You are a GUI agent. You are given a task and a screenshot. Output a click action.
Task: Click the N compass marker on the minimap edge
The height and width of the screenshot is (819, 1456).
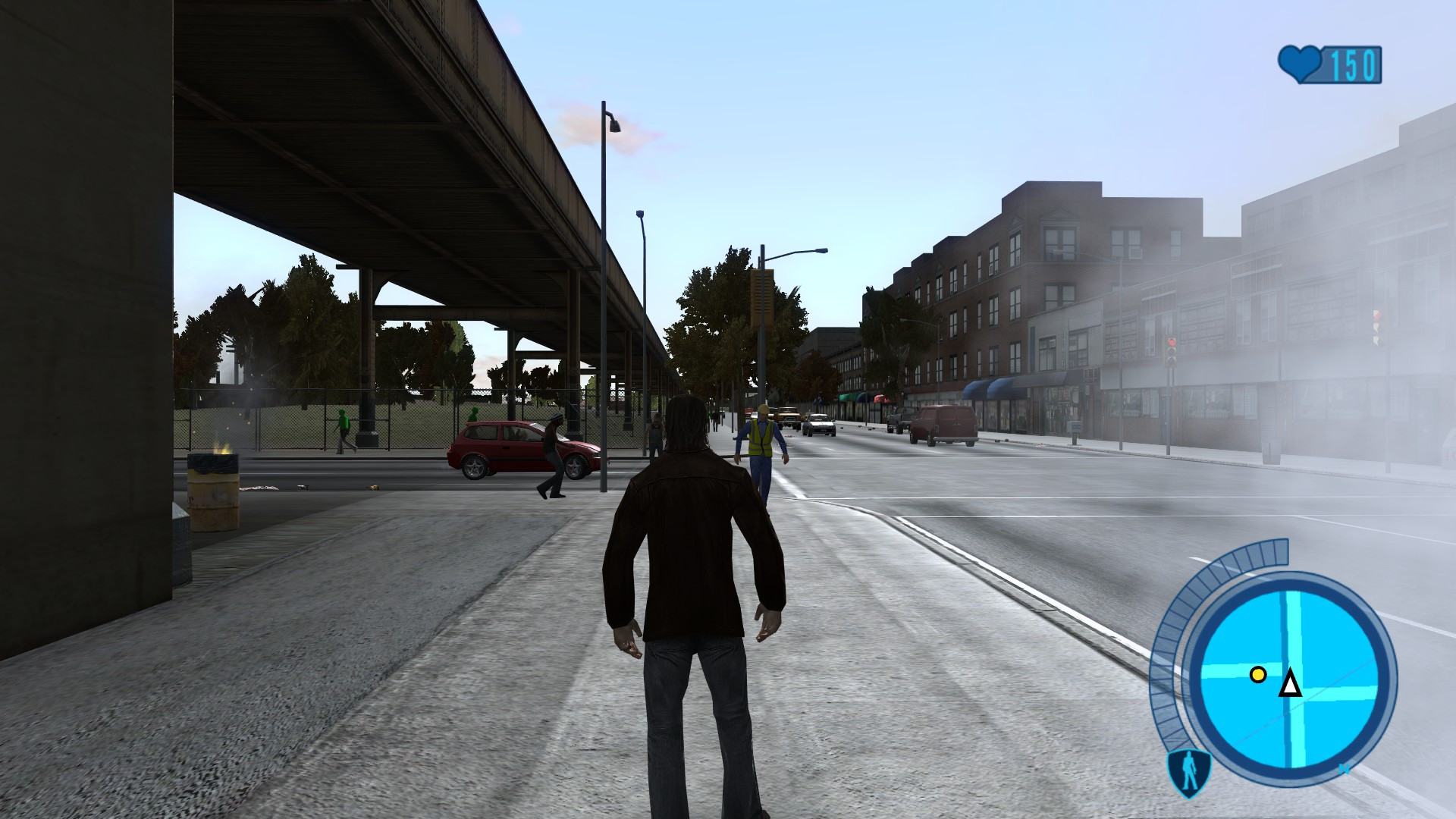pos(1344,770)
